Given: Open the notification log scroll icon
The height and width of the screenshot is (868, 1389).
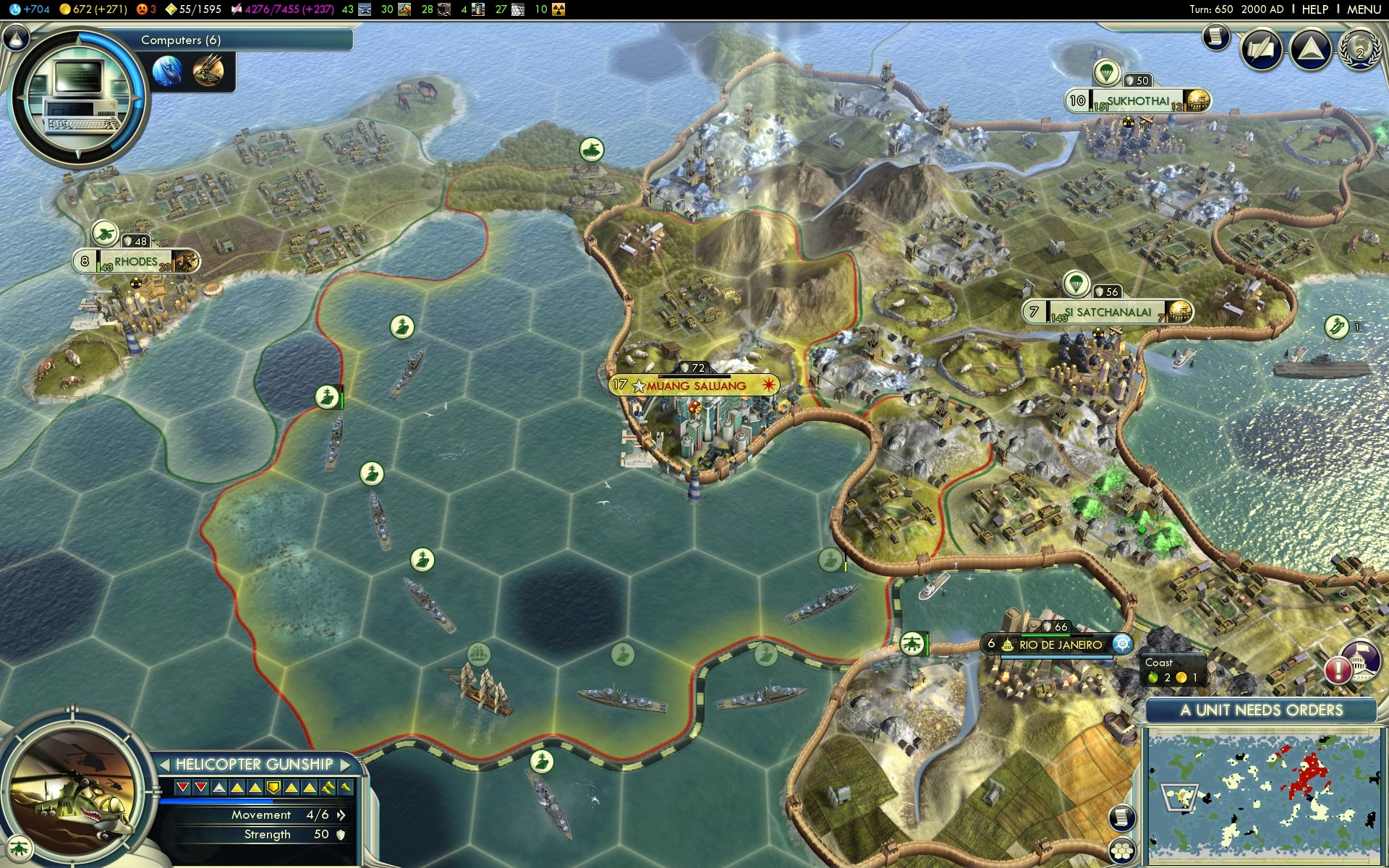Looking at the screenshot, I should coord(1216,36).
